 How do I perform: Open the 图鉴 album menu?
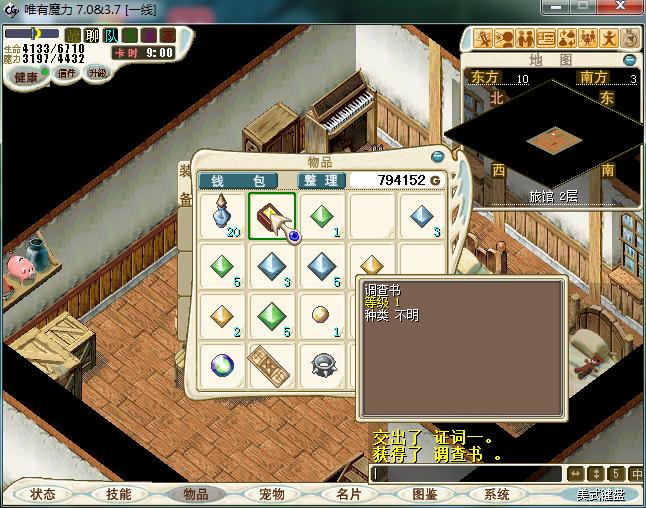(424, 494)
